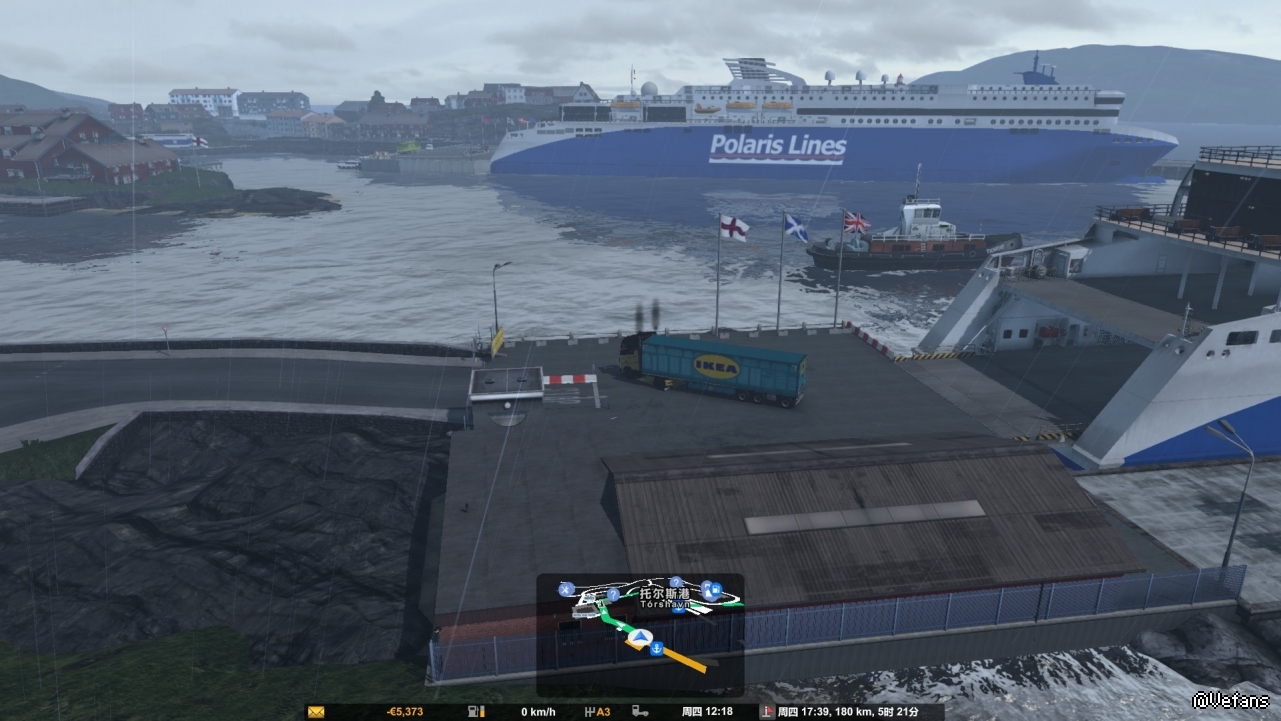Open the route advisor minimap

640,634
